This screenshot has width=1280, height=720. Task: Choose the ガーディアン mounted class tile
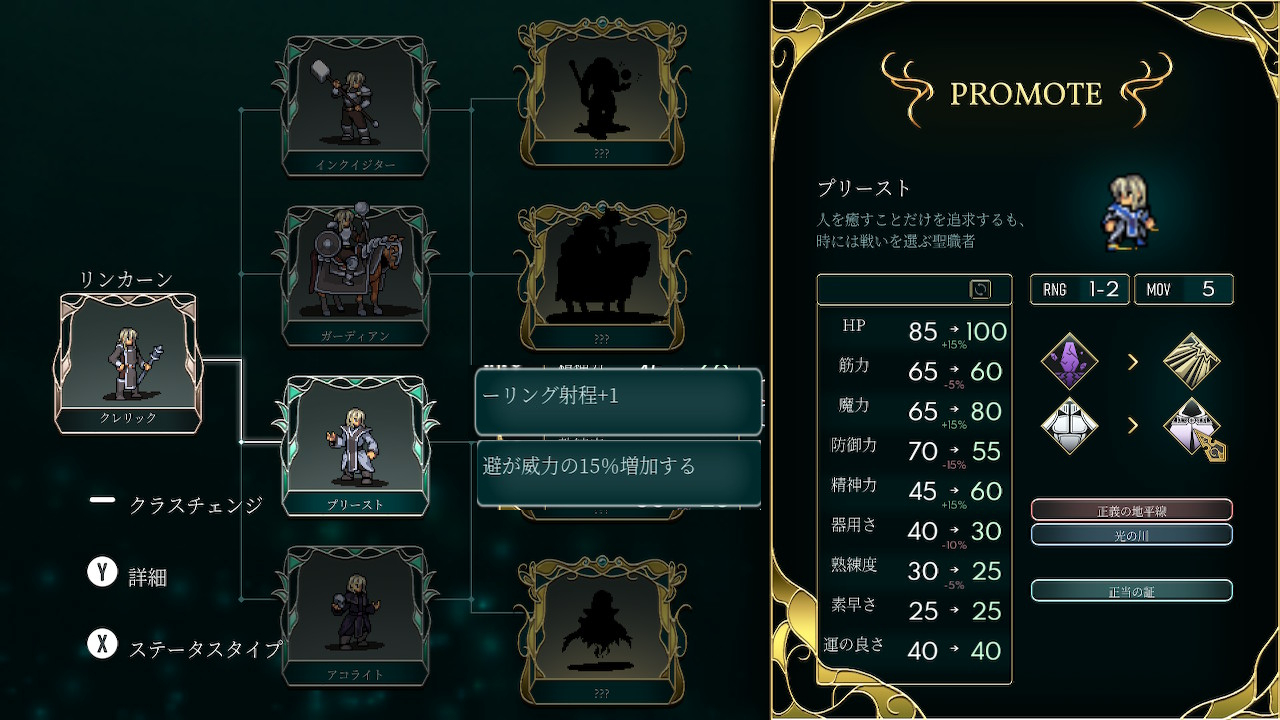355,275
